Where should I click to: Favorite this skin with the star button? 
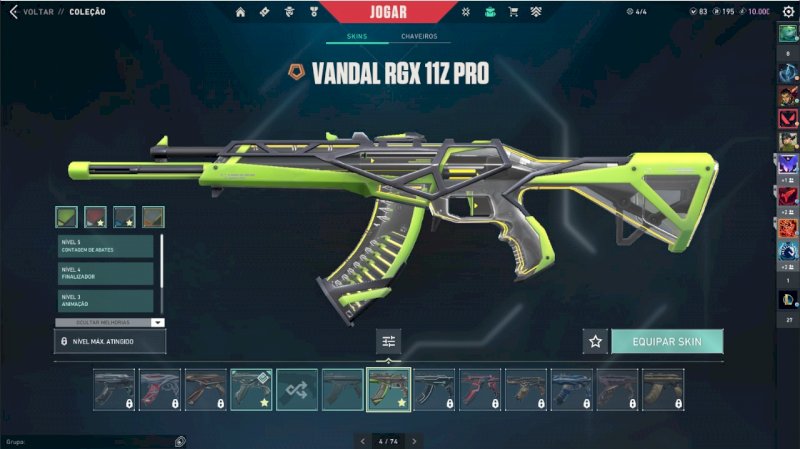coord(595,342)
